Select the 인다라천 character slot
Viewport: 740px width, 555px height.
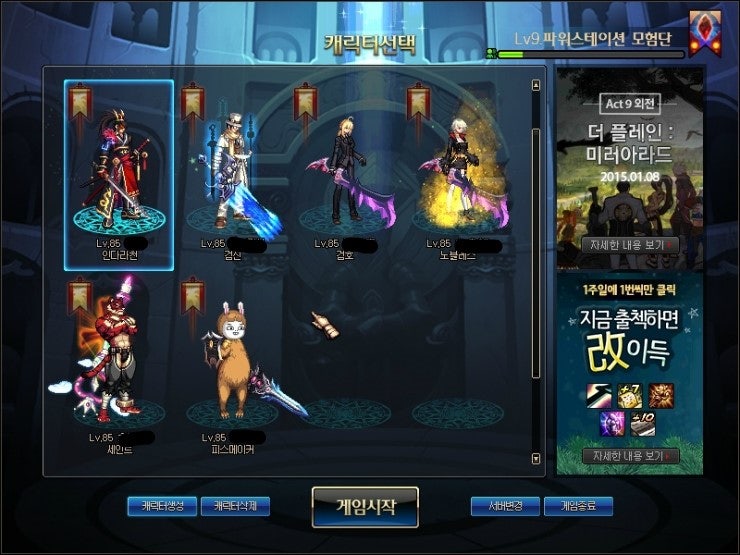coord(118,175)
